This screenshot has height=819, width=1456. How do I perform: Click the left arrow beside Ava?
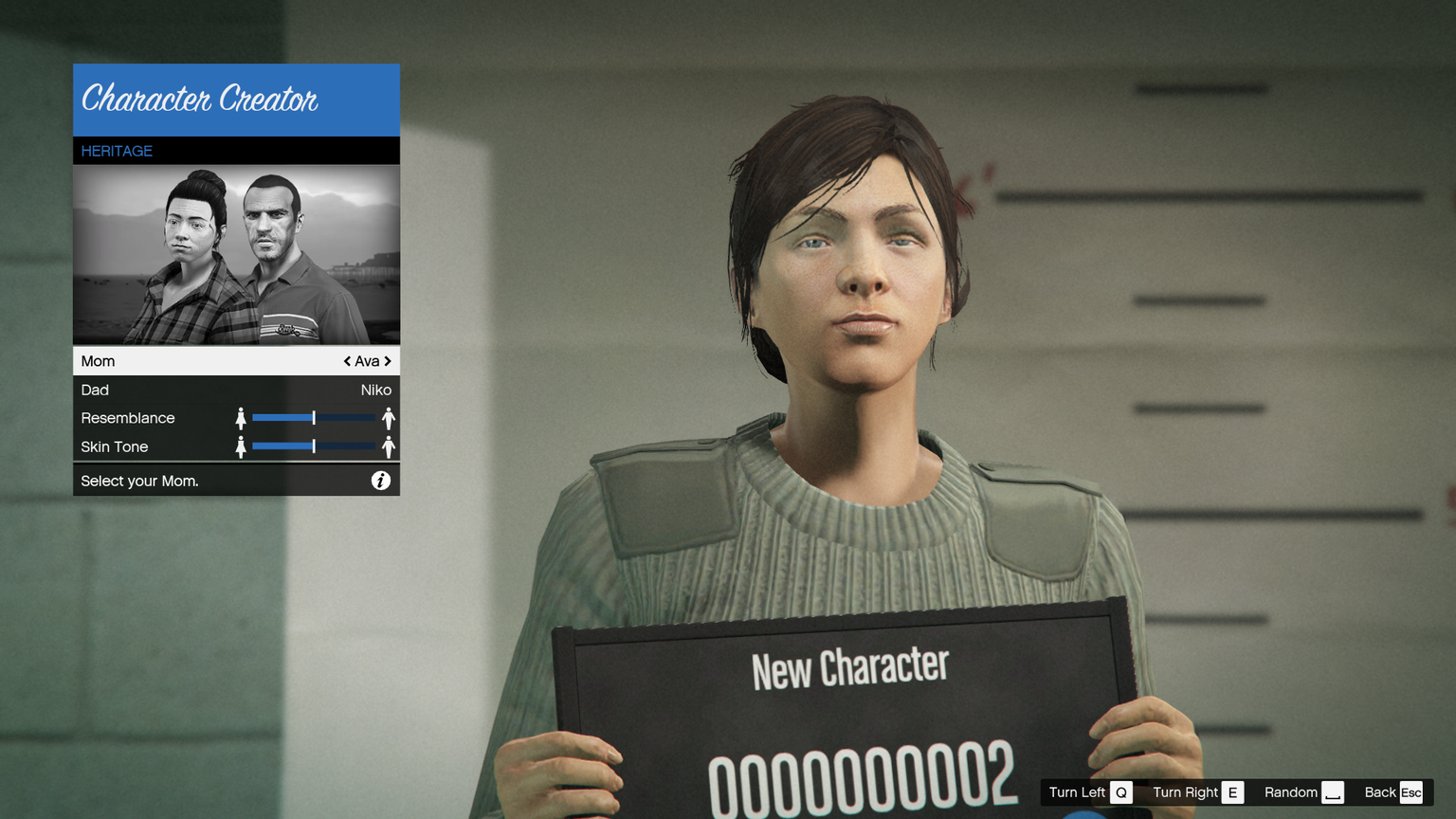click(x=347, y=361)
